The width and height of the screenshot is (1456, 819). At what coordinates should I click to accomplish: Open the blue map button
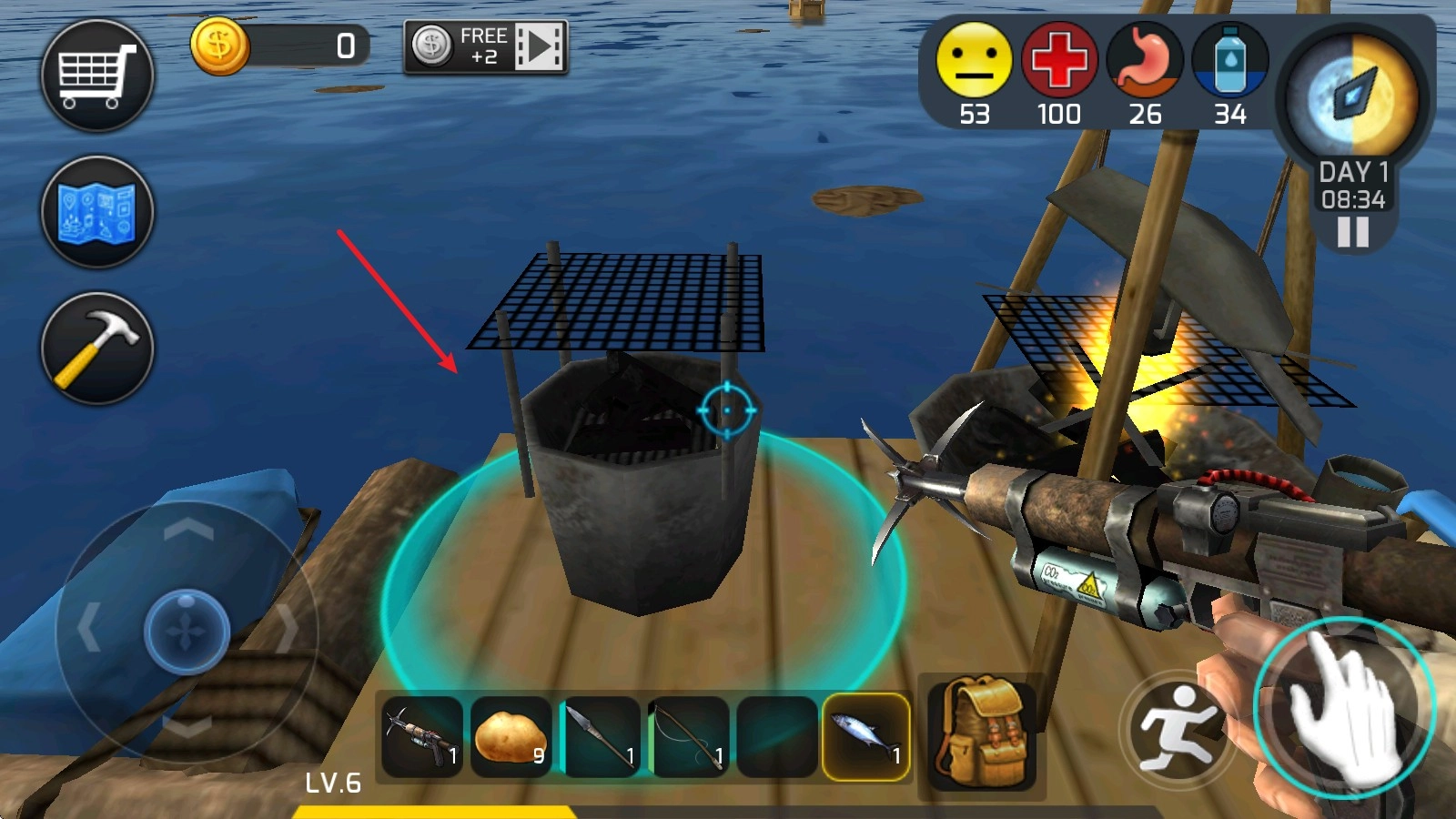click(x=97, y=212)
